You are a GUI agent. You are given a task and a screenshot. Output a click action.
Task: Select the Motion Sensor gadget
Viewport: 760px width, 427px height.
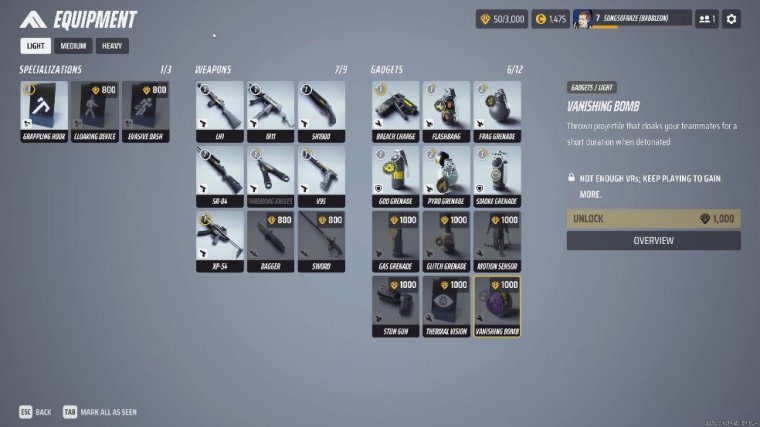point(497,241)
